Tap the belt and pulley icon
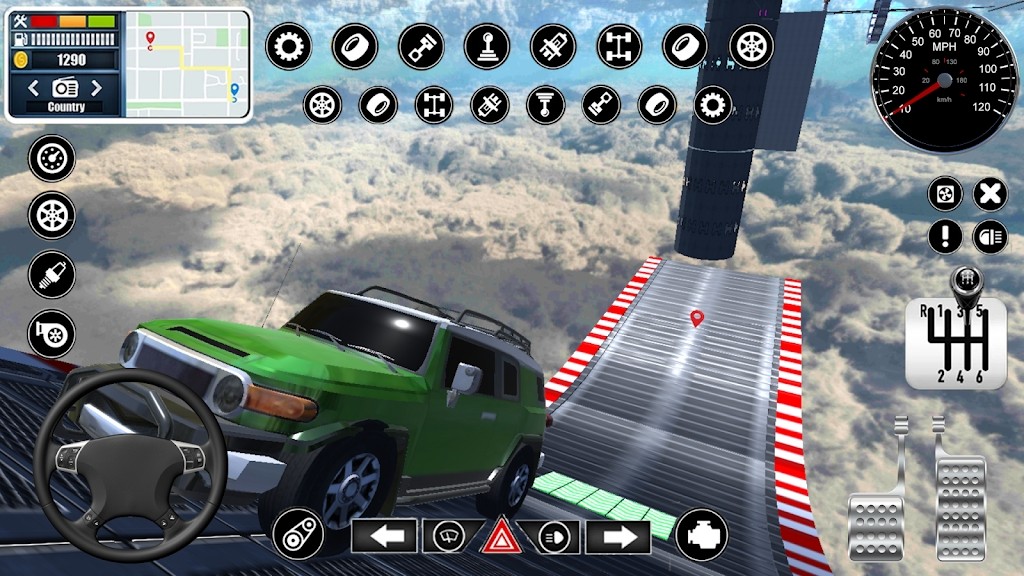The image size is (1024, 576). 297,534
